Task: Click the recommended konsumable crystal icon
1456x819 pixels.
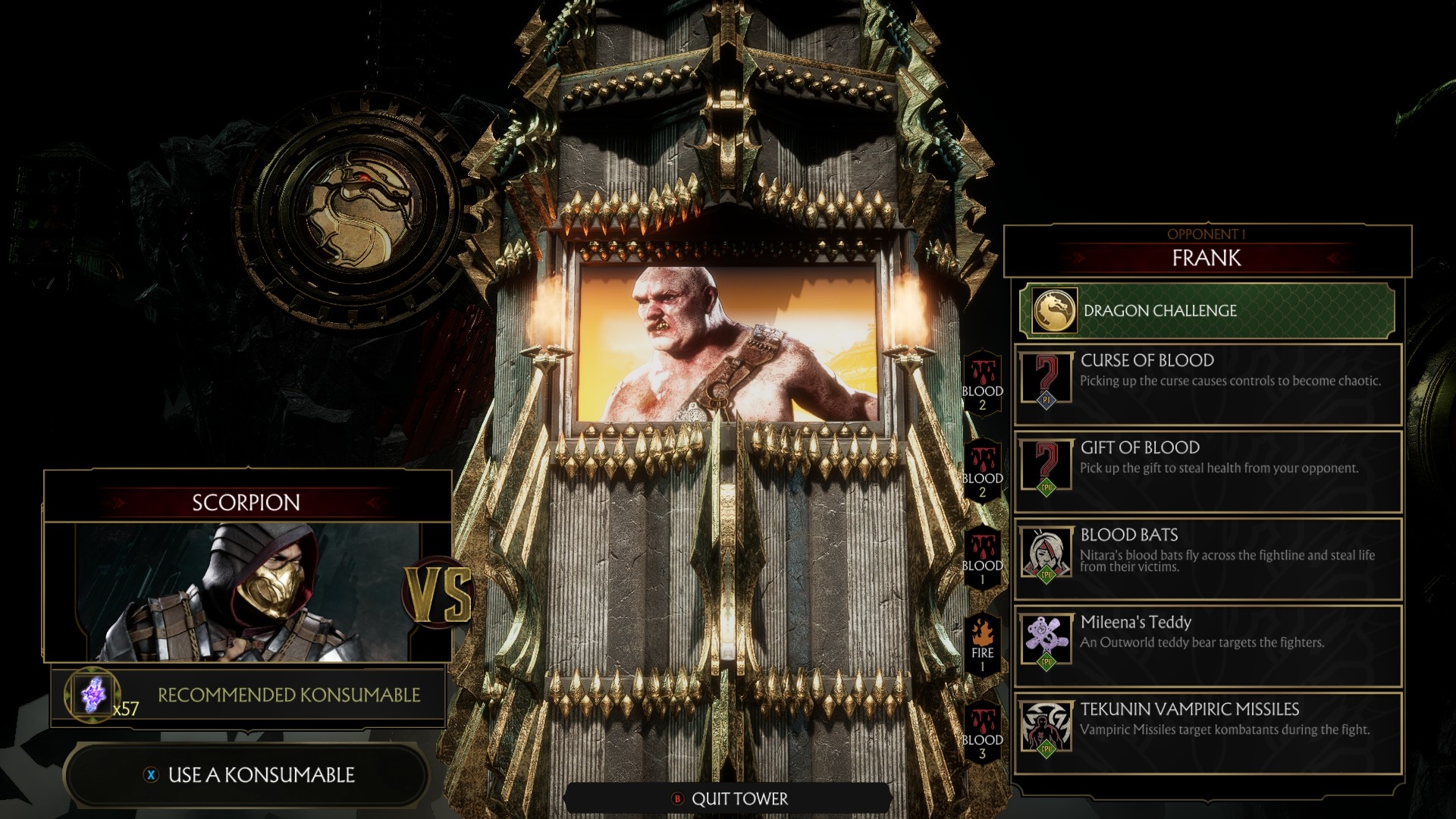Action: [93, 695]
